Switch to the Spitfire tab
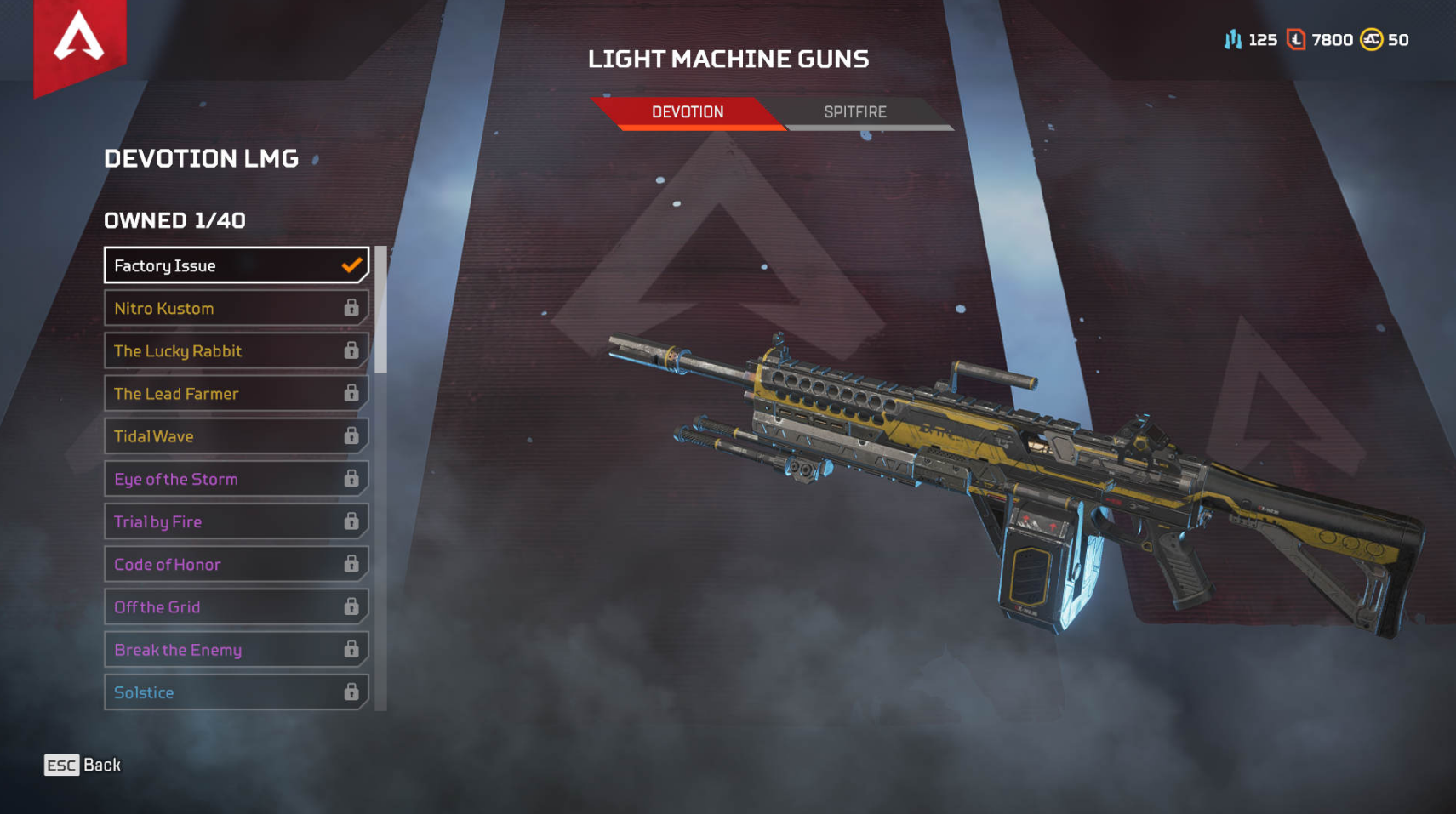The image size is (1456, 814). 855,112
